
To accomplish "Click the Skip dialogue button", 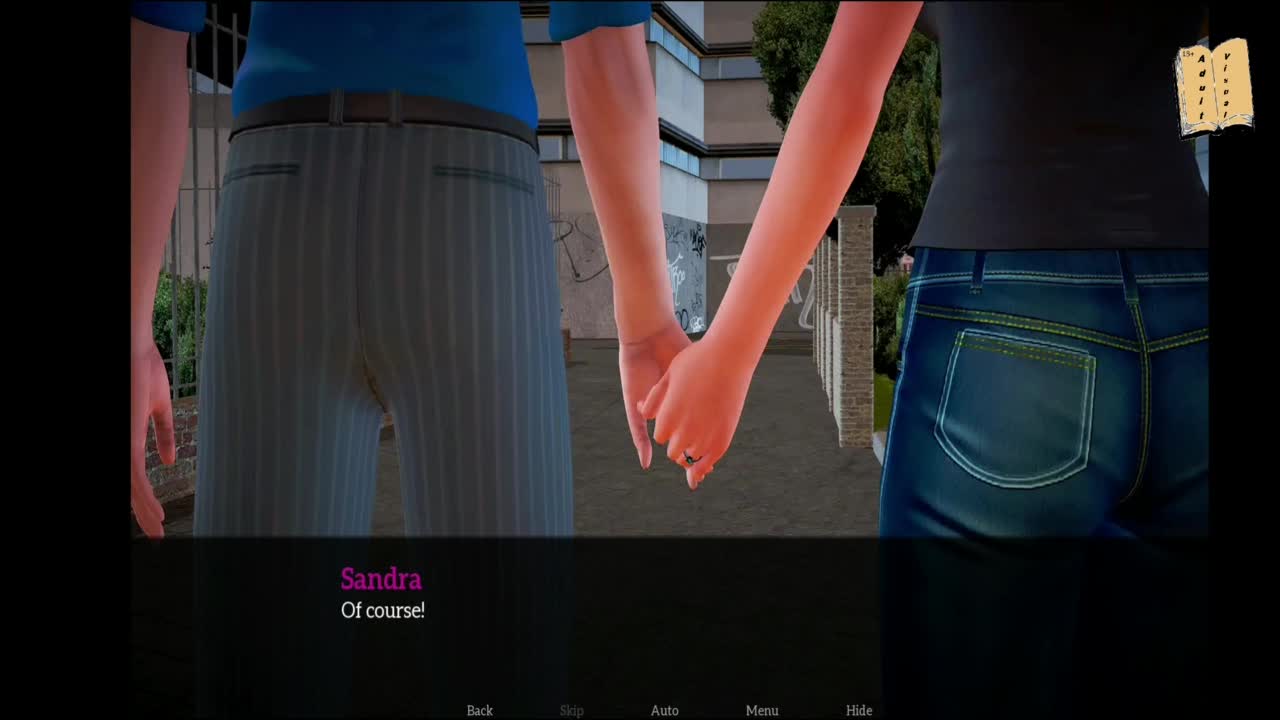I will click(x=572, y=710).
